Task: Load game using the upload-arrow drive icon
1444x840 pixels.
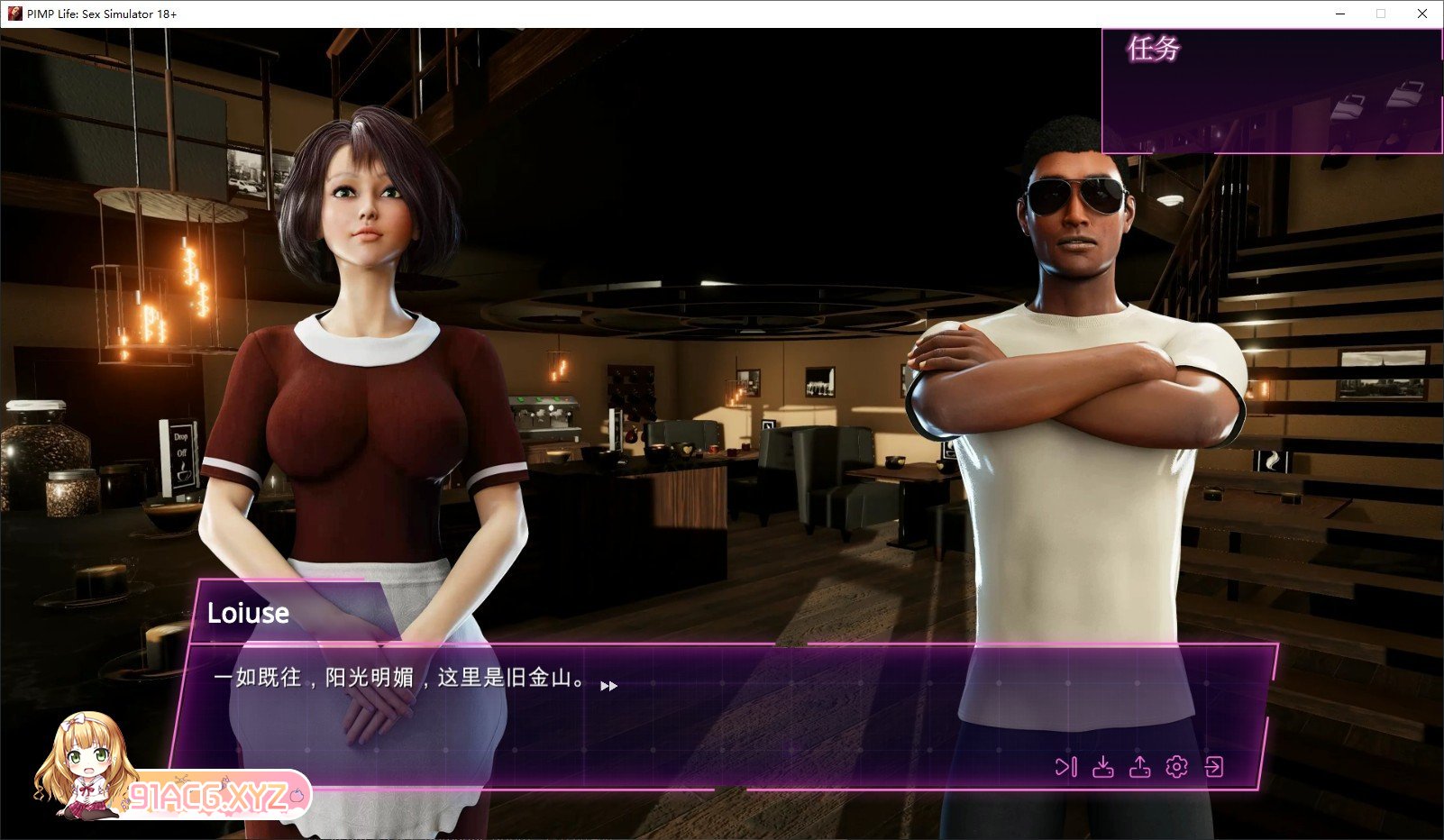Action: point(1139,767)
